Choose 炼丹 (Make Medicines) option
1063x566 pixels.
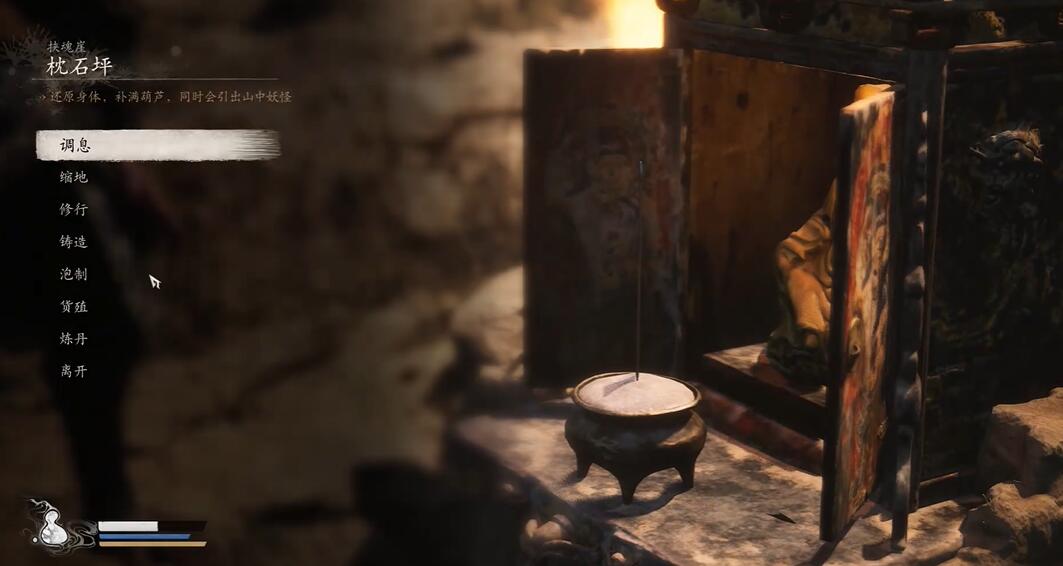[74, 338]
